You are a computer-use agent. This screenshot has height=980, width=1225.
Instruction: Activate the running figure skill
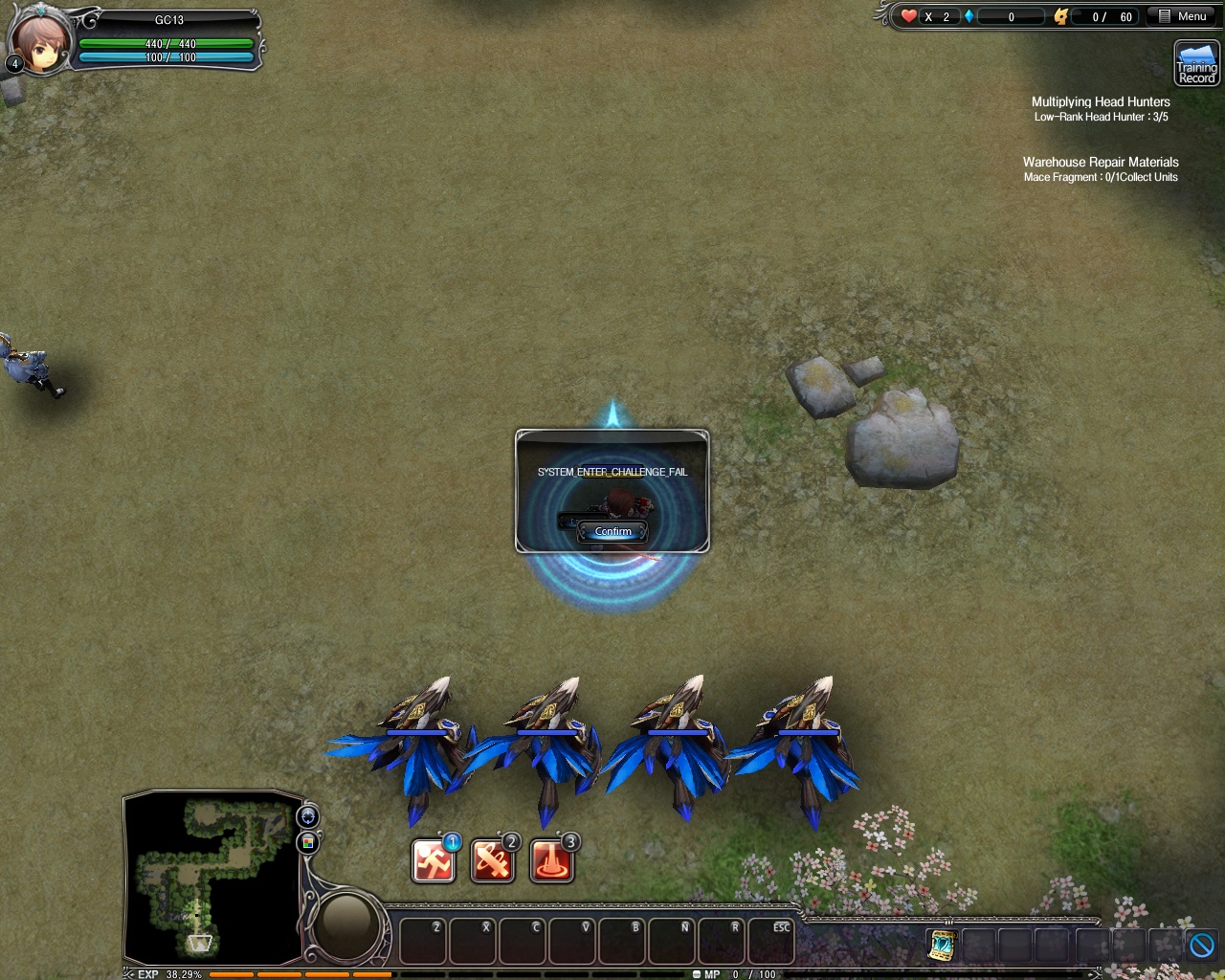[433, 861]
